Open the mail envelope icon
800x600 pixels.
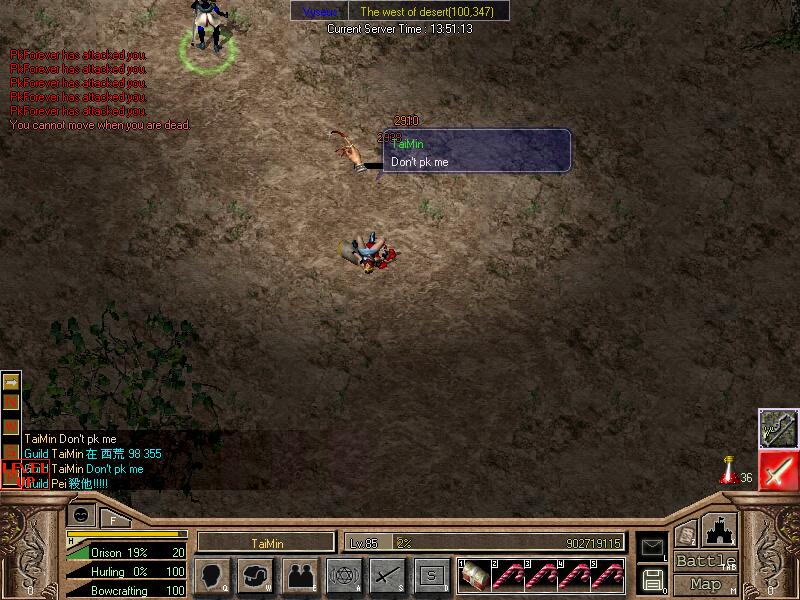coord(652,547)
